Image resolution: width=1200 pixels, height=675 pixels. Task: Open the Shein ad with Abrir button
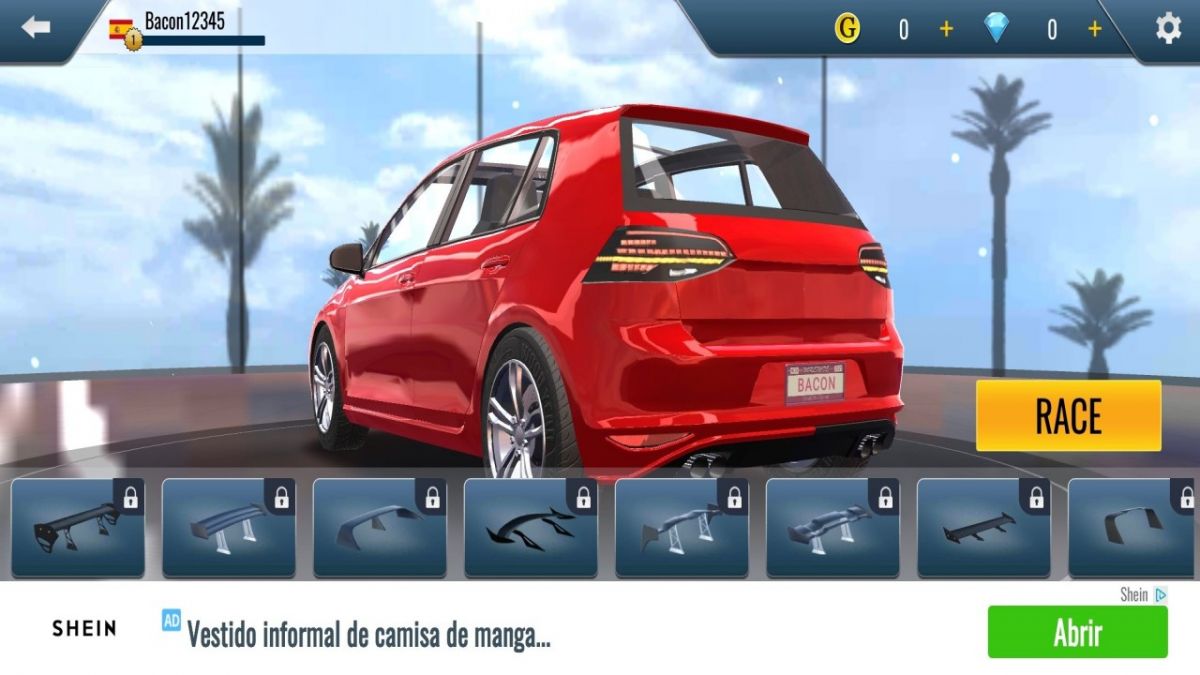pyautogui.click(x=1077, y=632)
